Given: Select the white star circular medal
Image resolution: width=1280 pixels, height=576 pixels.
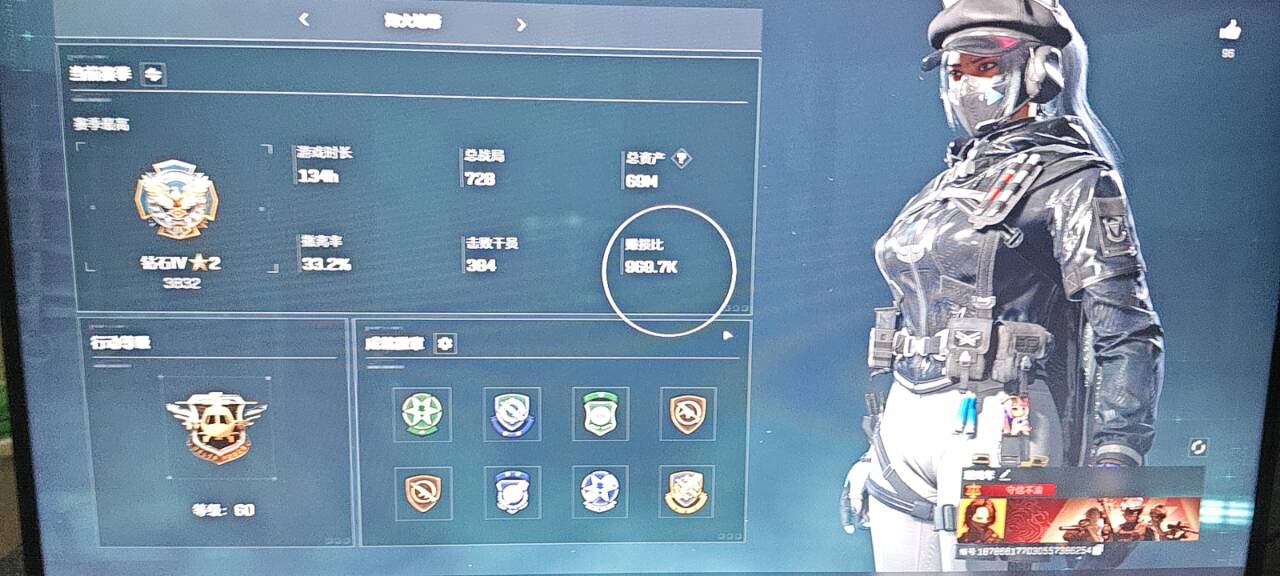Looking at the screenshot, I should click(x=599, y=491).
